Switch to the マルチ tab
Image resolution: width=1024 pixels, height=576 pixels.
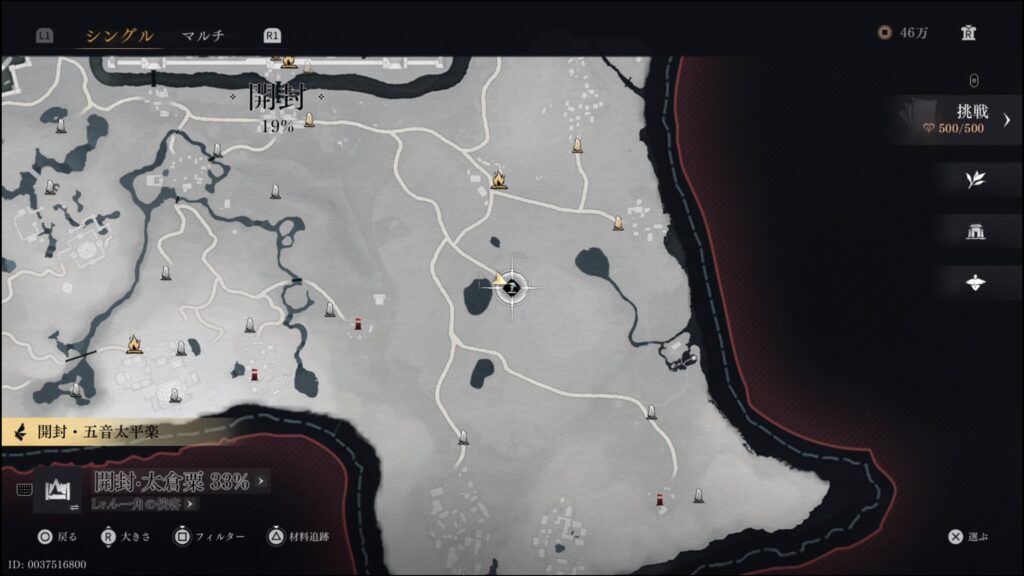click(203, 36)
